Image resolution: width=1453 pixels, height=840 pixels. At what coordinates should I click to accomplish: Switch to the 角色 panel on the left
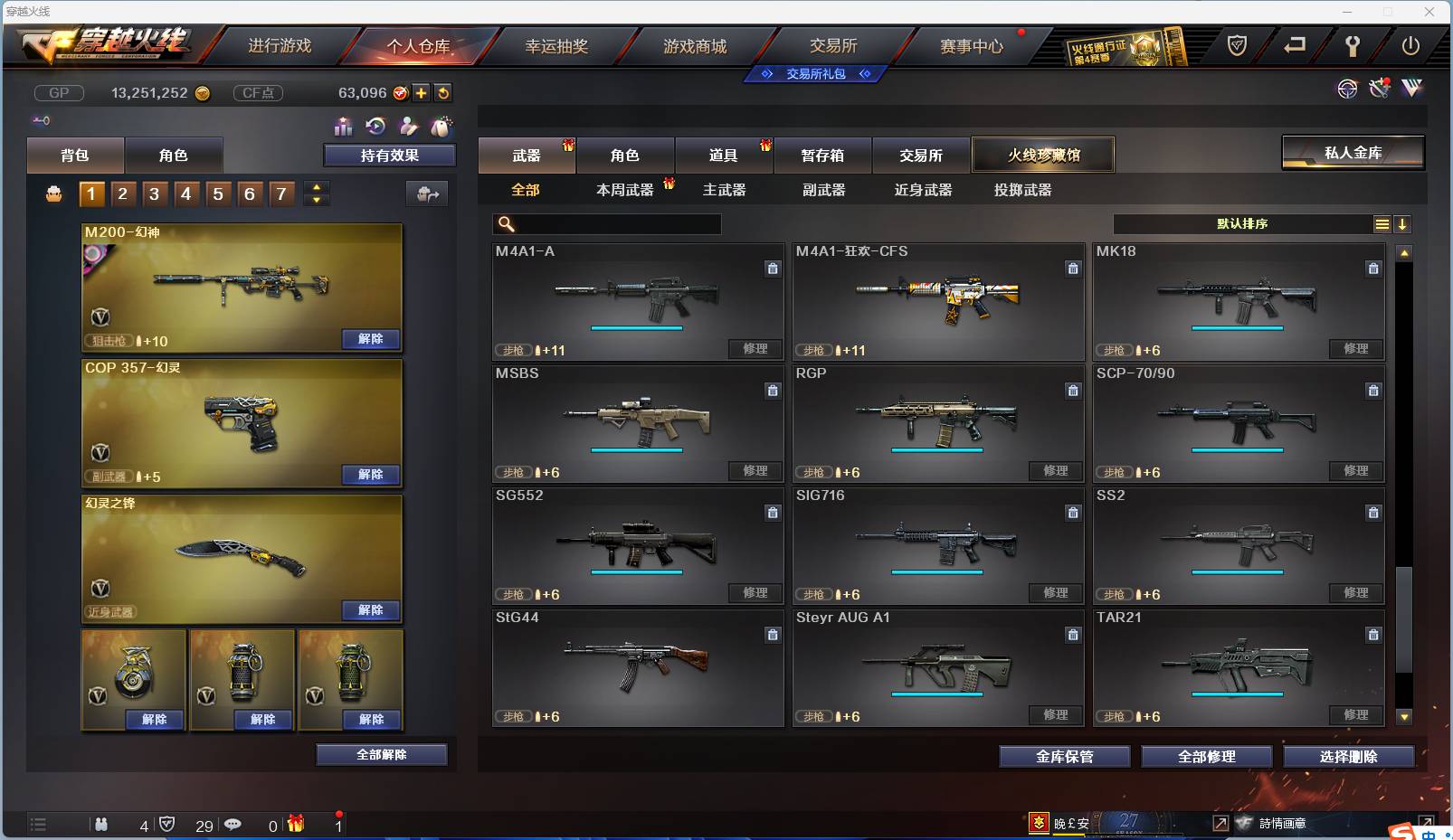[x=175, y=155]
